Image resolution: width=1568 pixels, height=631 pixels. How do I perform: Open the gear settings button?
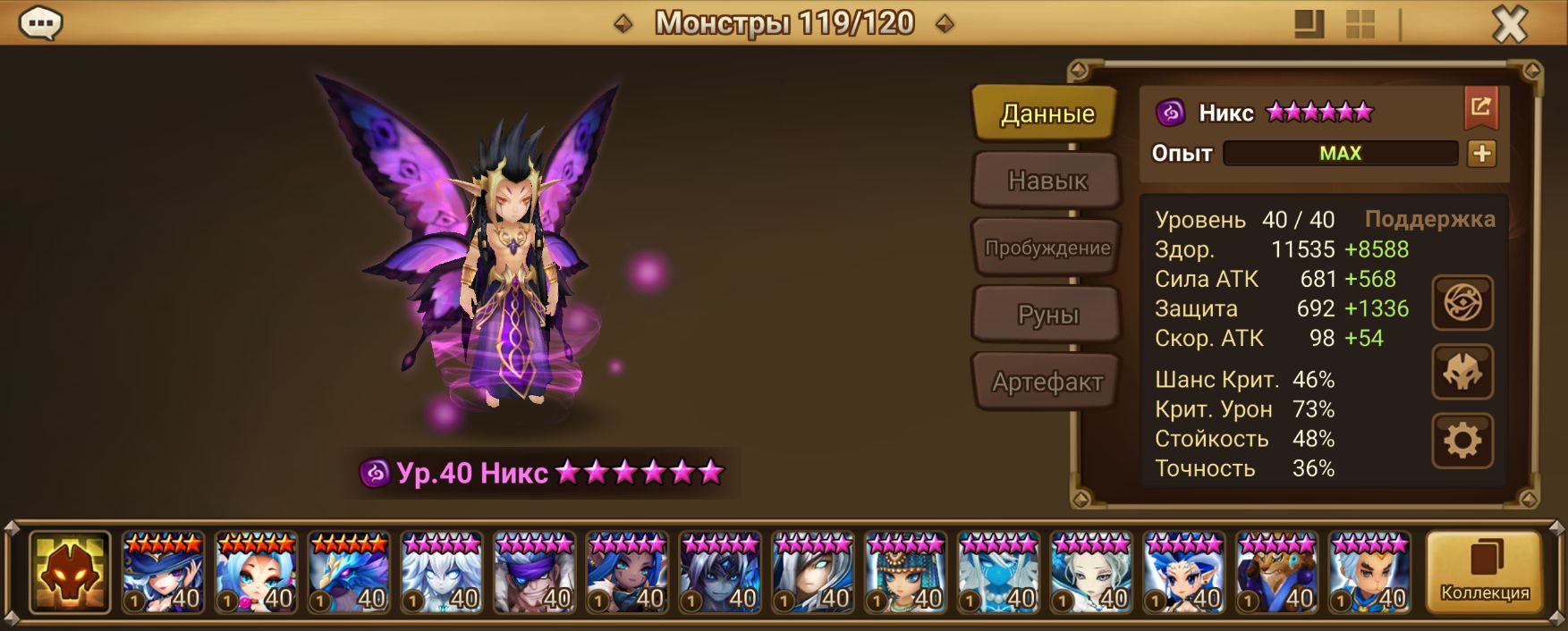click(1462, 441)
